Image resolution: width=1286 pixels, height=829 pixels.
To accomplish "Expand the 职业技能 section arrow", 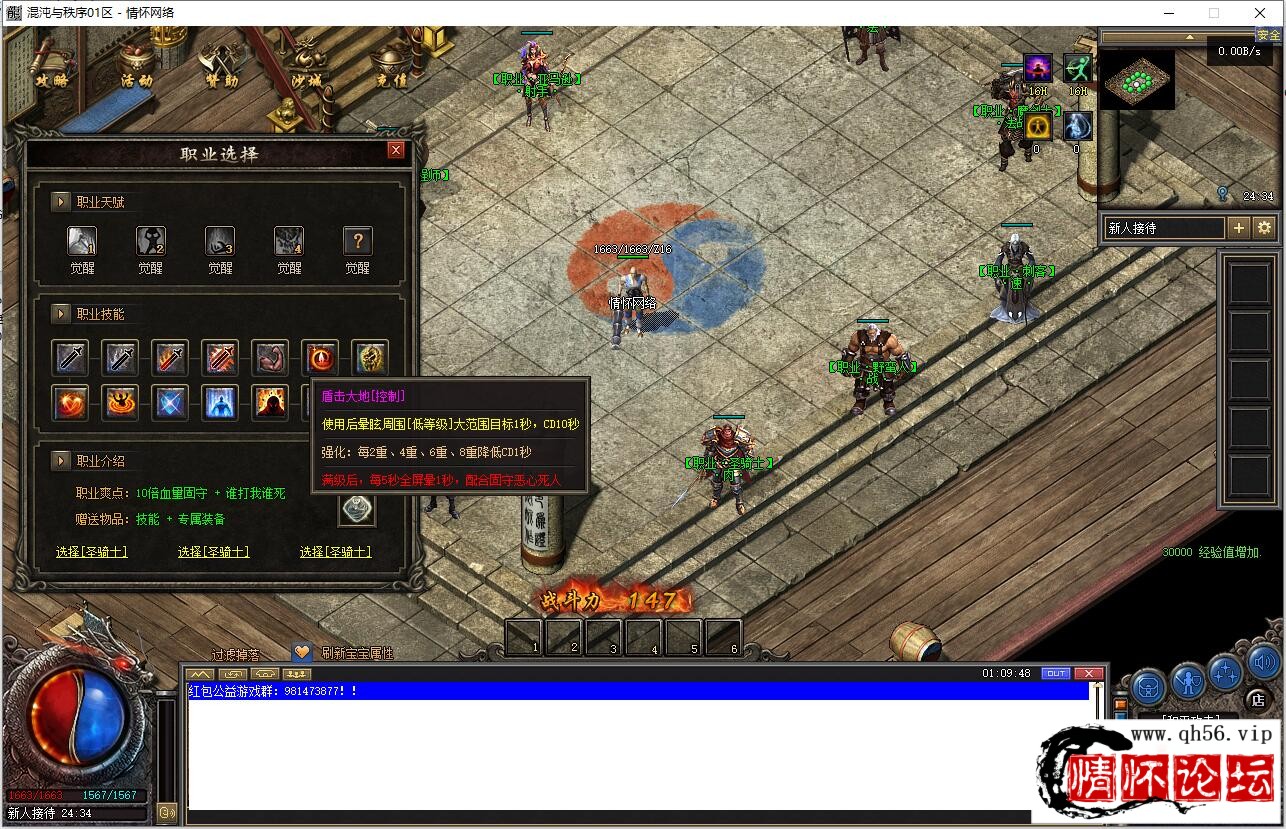I will point(61,314).
